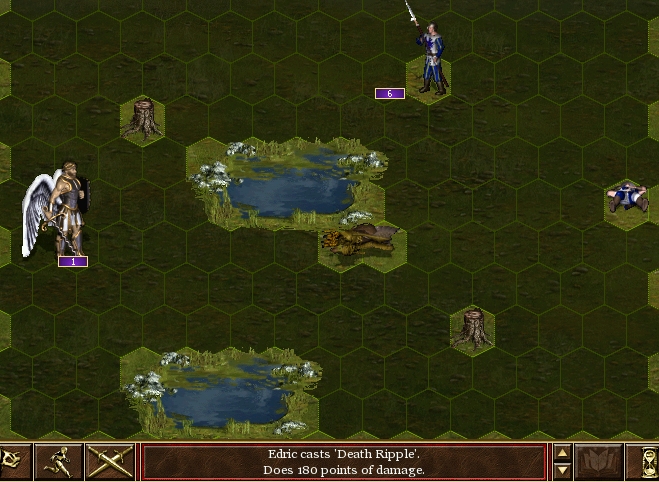
Task: Target the blue swordsman stack of six
Action: tap(430, 60)
